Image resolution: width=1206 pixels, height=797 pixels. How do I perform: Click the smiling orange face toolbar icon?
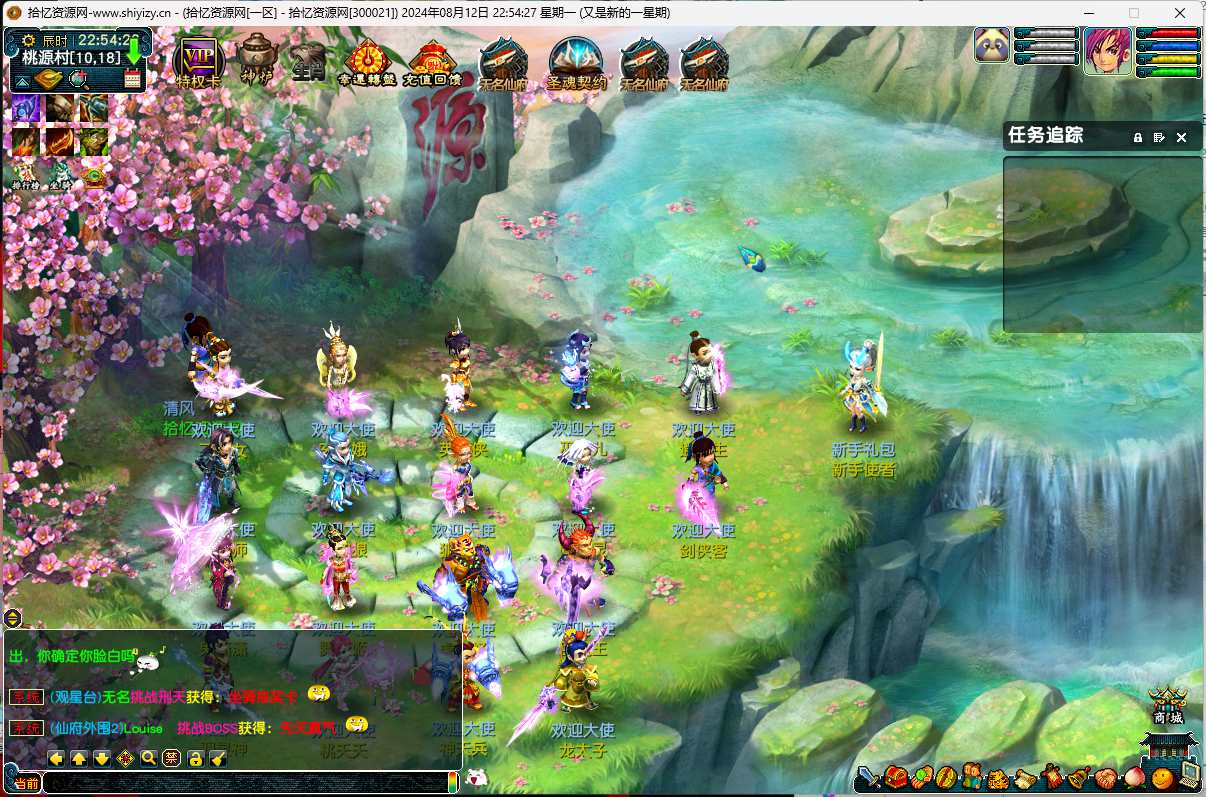pyautogui.click(x=1161, y=776)
